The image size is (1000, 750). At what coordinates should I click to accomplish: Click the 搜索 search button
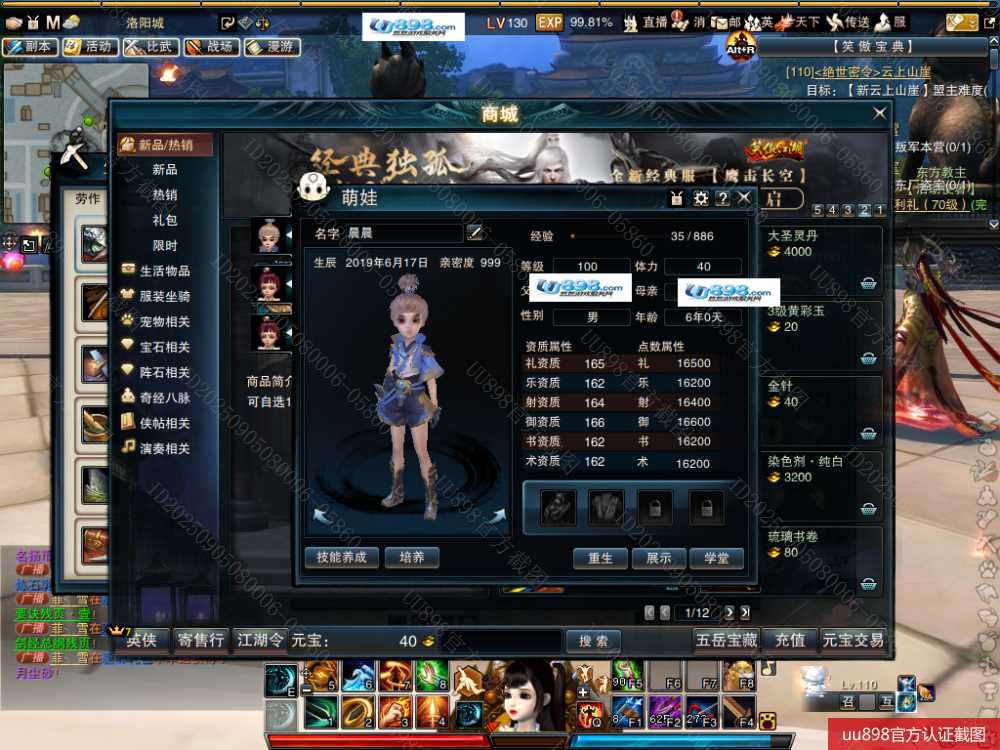click(593, 641)
